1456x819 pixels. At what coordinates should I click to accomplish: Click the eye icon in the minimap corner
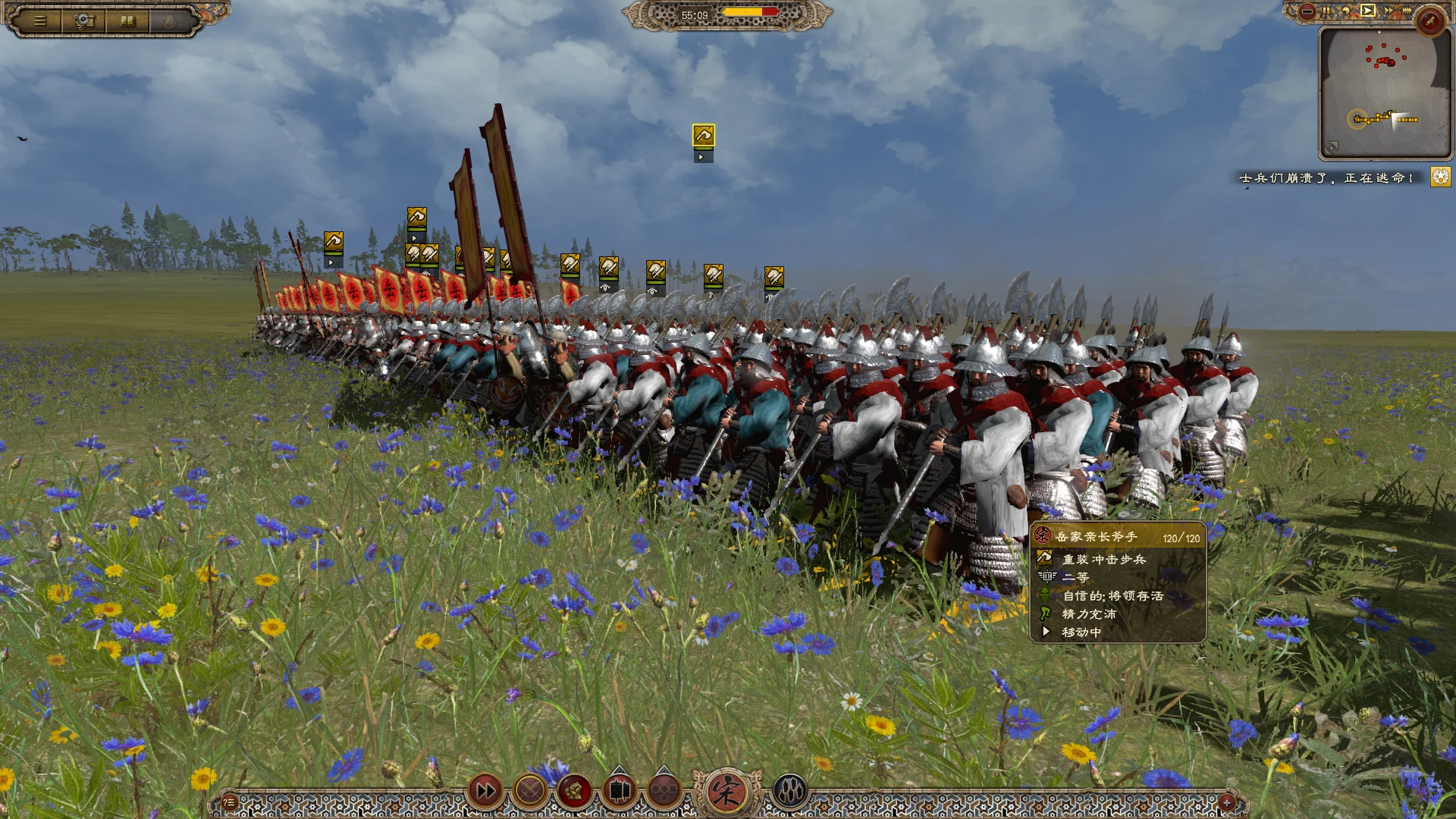coord(1332,147)
